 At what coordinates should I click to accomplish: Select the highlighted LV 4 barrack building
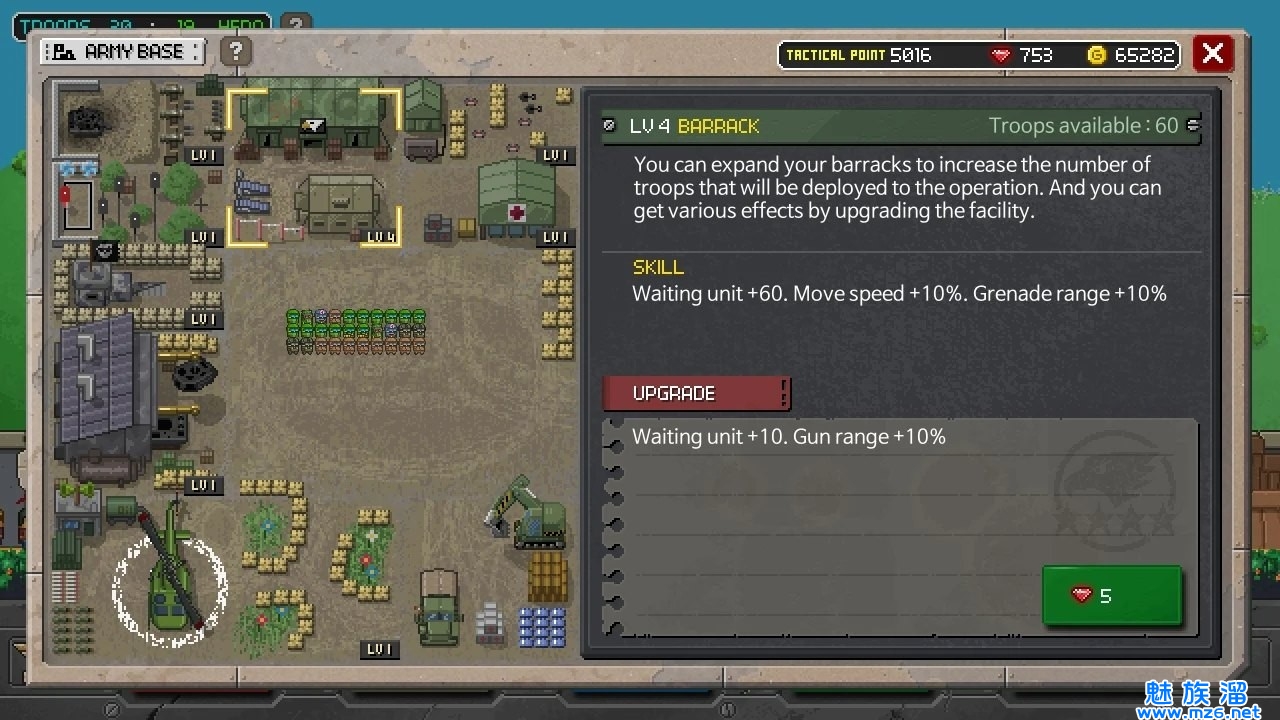[313, 165]
